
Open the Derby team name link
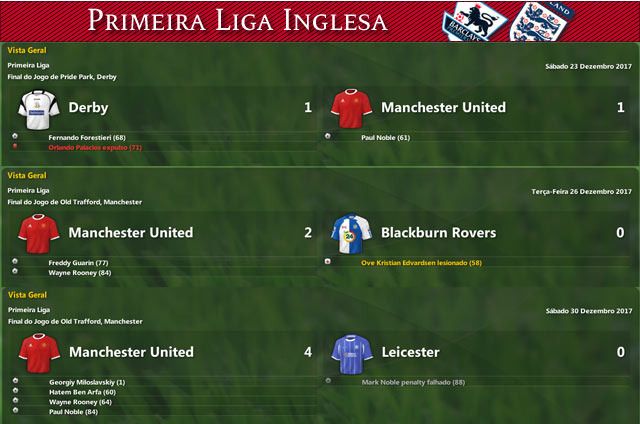pyautogui.click(x=88, y=107)
